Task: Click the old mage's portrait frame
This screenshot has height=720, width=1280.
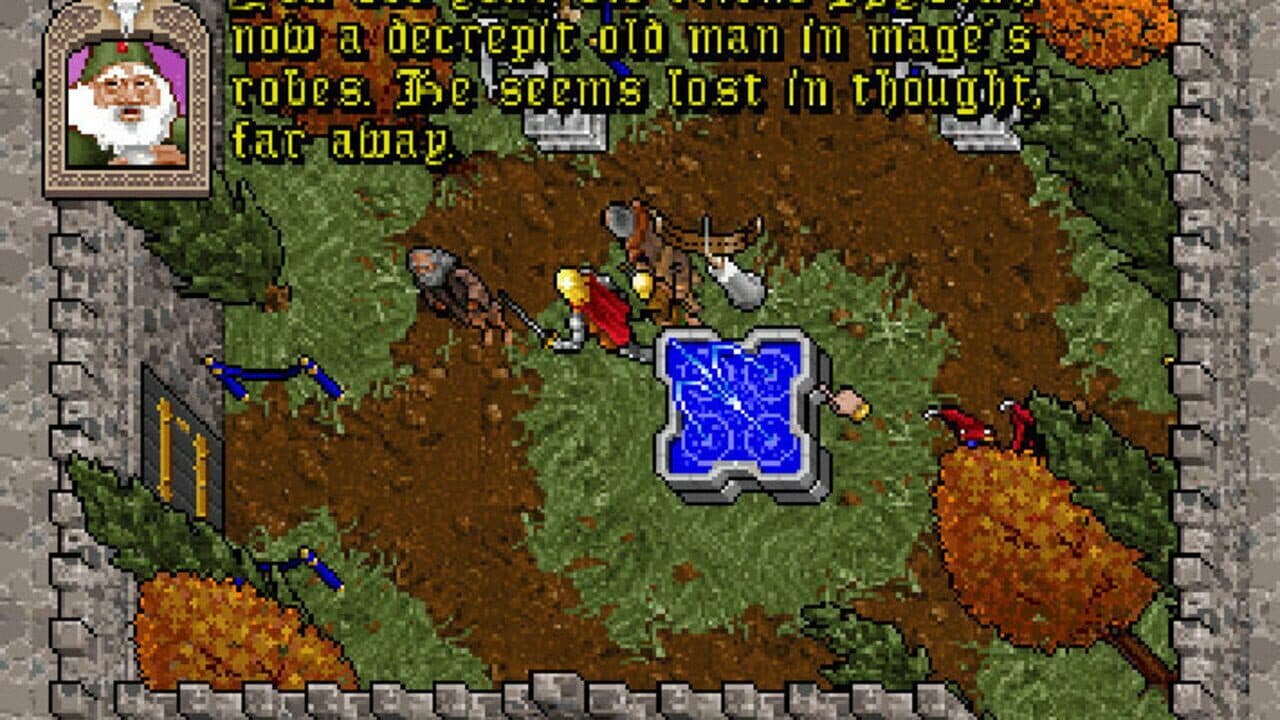Action: click(x=120, y=100)
